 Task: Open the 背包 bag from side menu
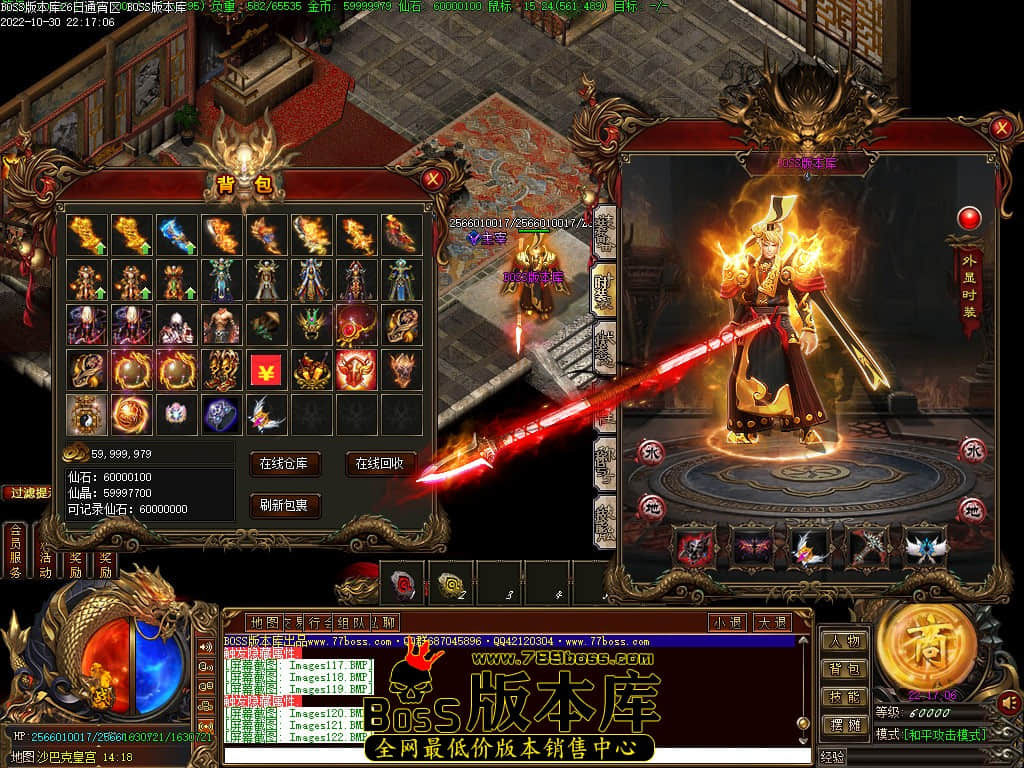(x=844, y=669)
